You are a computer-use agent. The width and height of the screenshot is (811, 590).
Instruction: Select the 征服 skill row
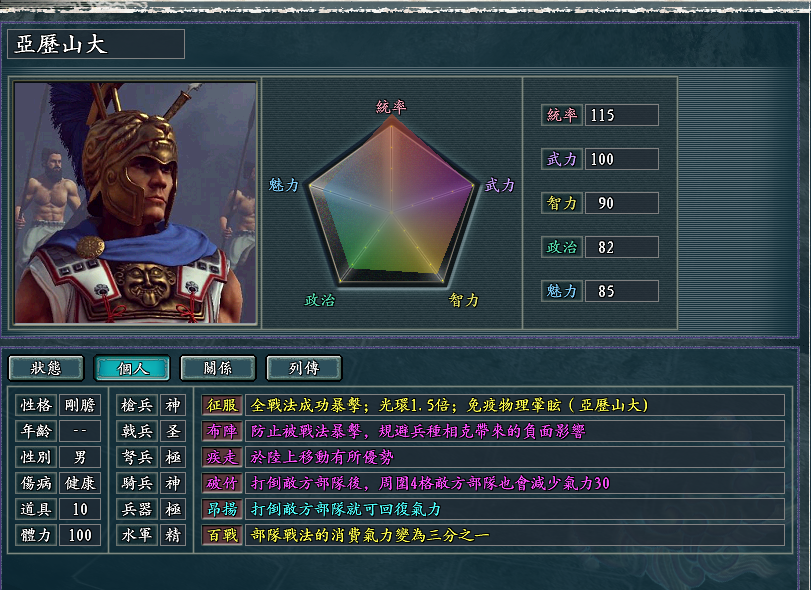click(222, 405)
